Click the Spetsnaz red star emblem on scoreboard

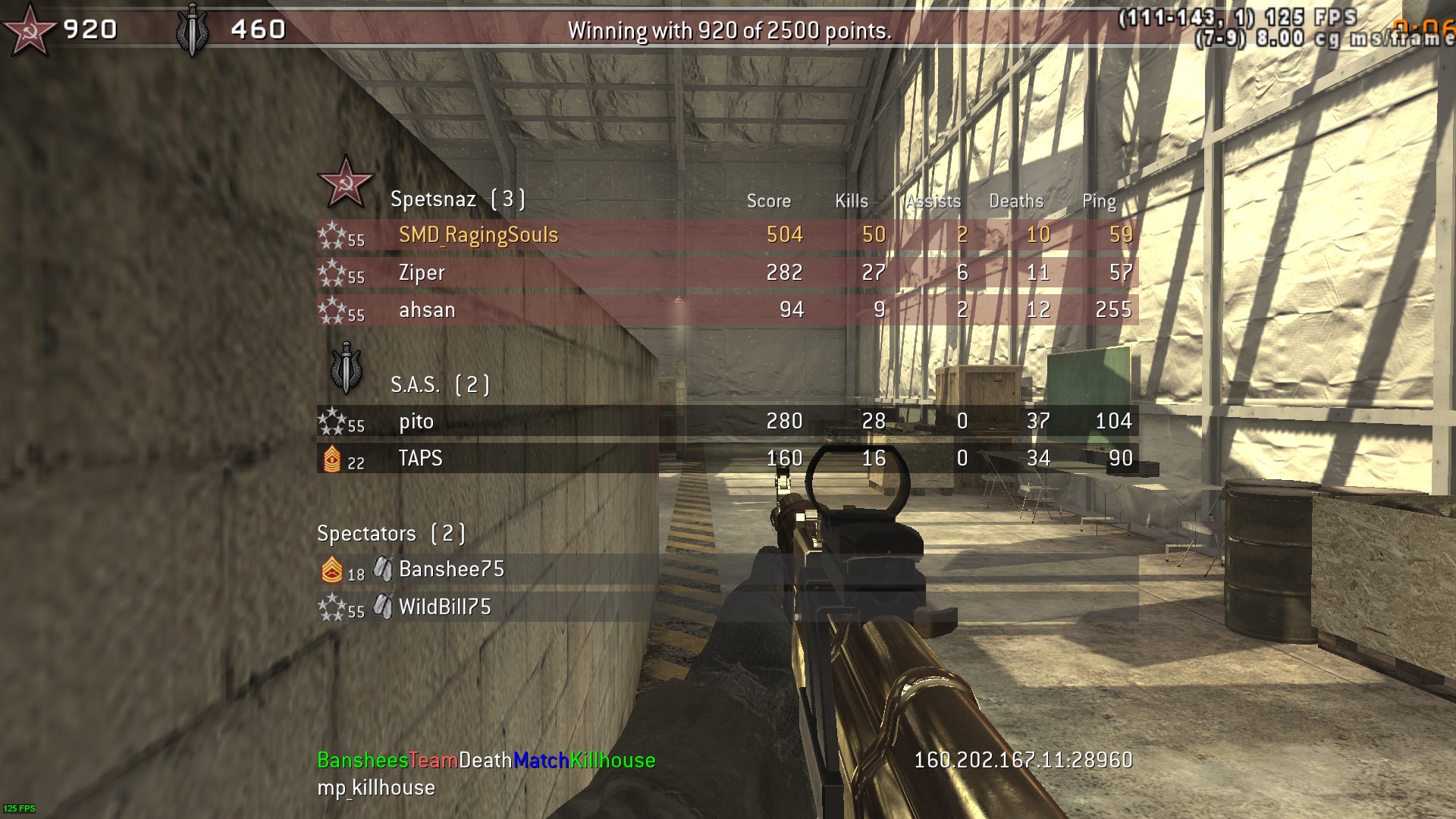point(346,182)
